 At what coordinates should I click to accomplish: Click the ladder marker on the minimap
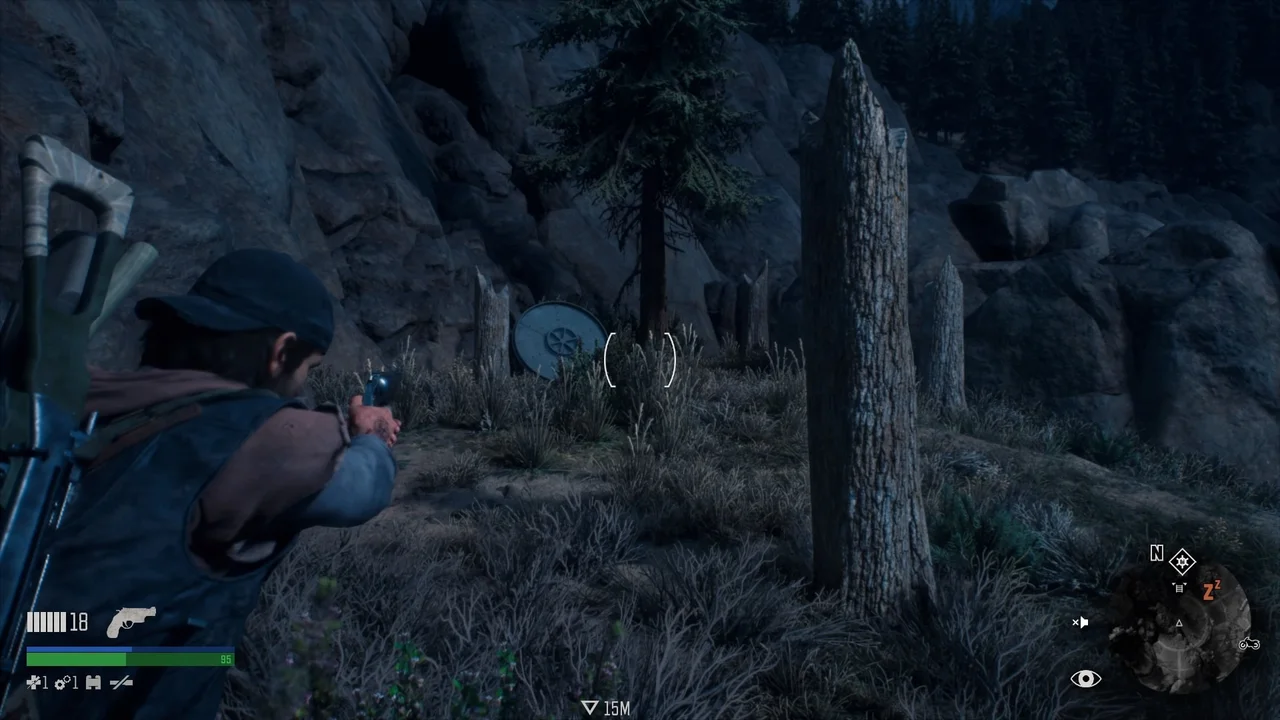[1180, 589]
